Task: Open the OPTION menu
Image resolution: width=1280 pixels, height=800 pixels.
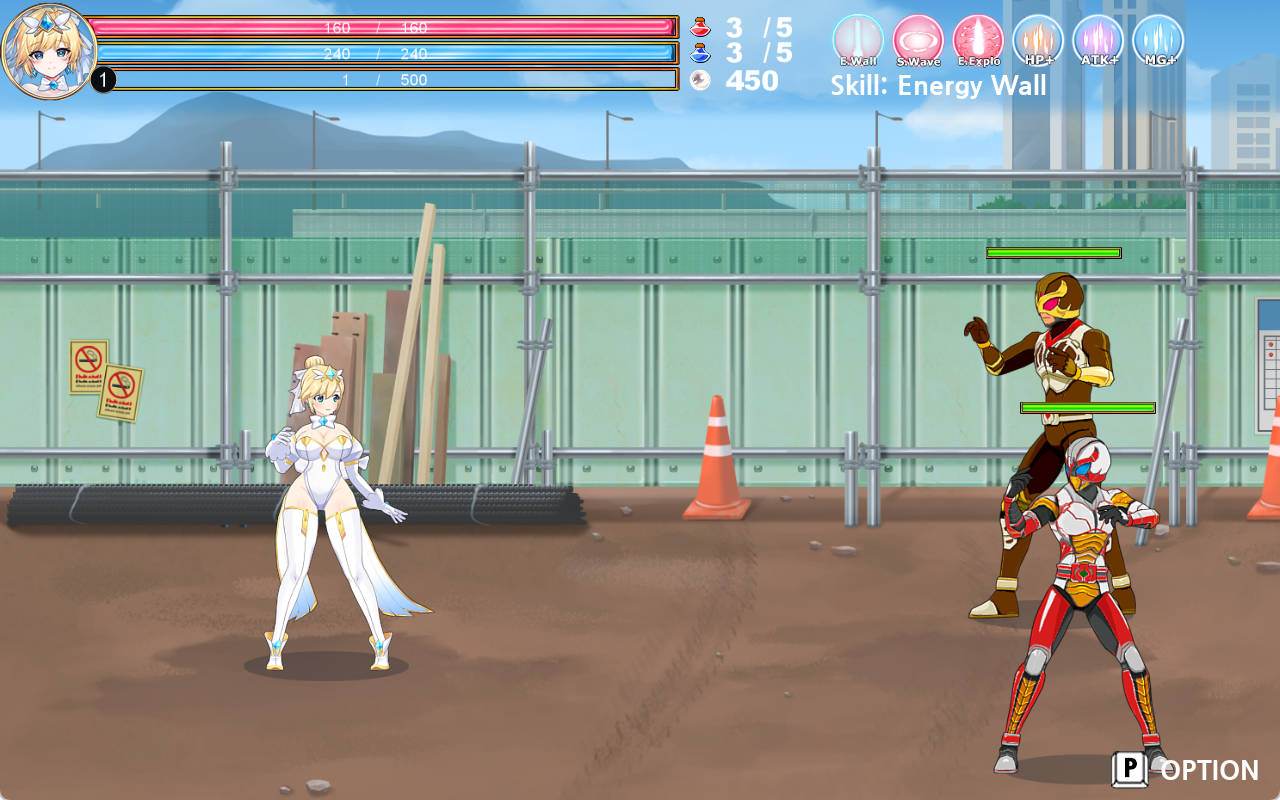Action: (1186, 769)
